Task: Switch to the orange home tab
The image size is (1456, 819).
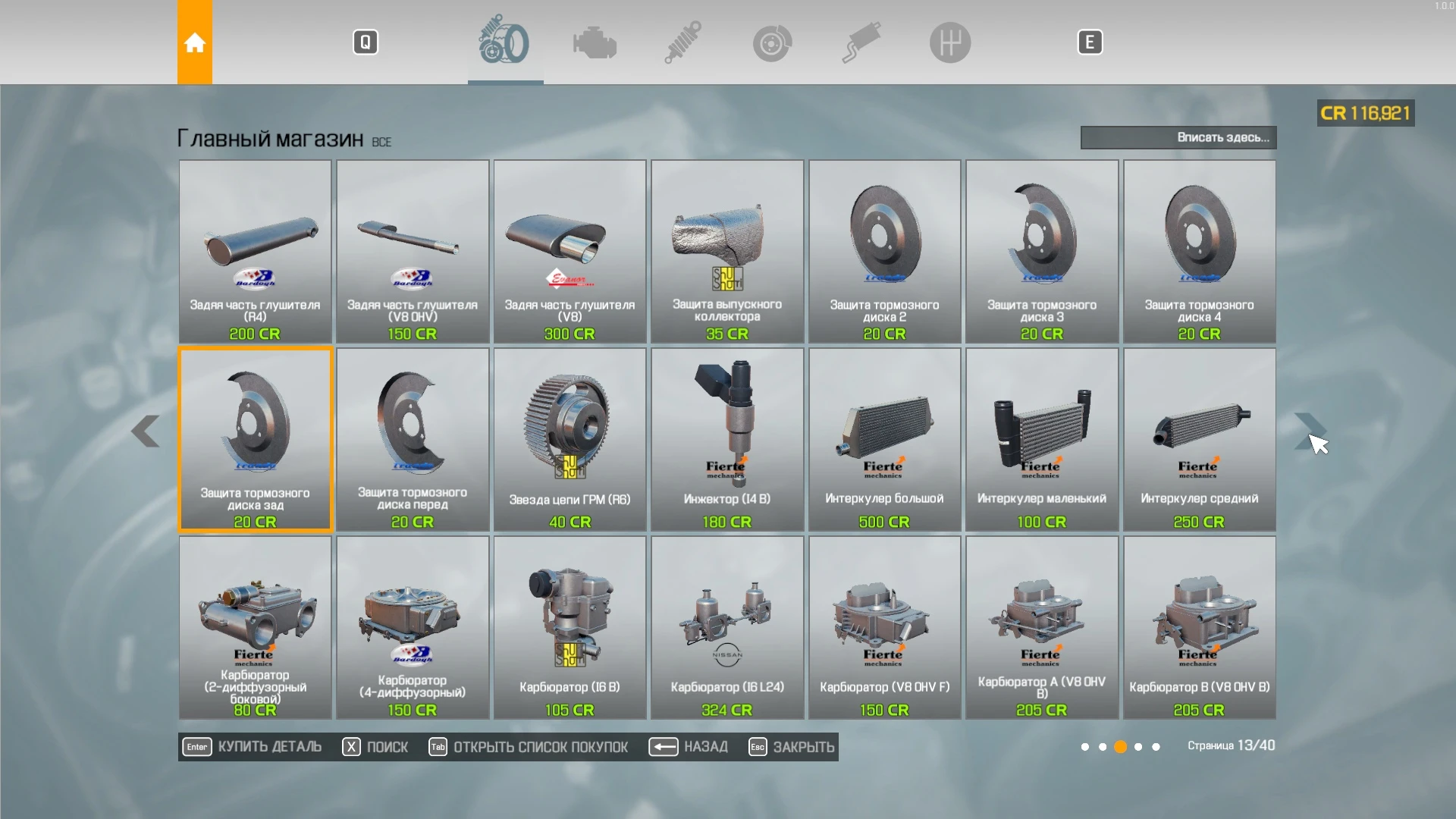Action: click(x=195, y=42)
